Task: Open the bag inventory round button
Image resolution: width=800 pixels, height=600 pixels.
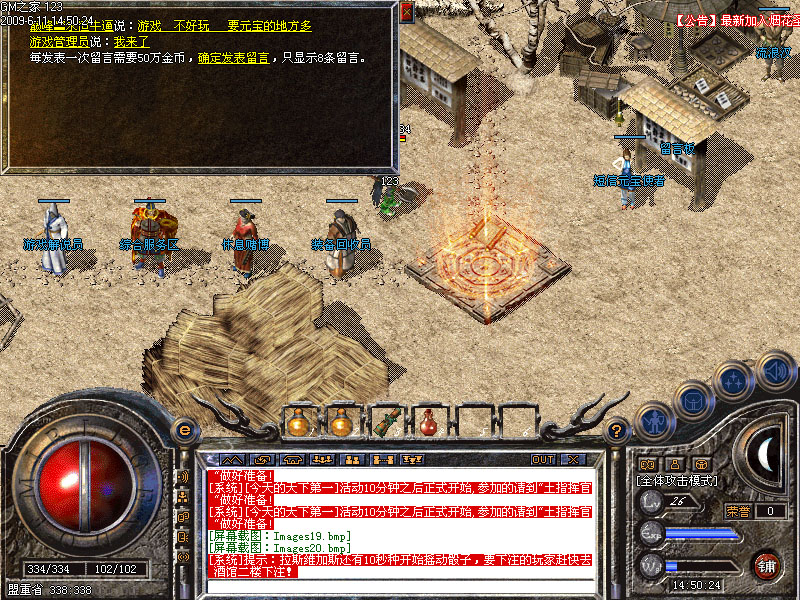Action: coord(695,402)
